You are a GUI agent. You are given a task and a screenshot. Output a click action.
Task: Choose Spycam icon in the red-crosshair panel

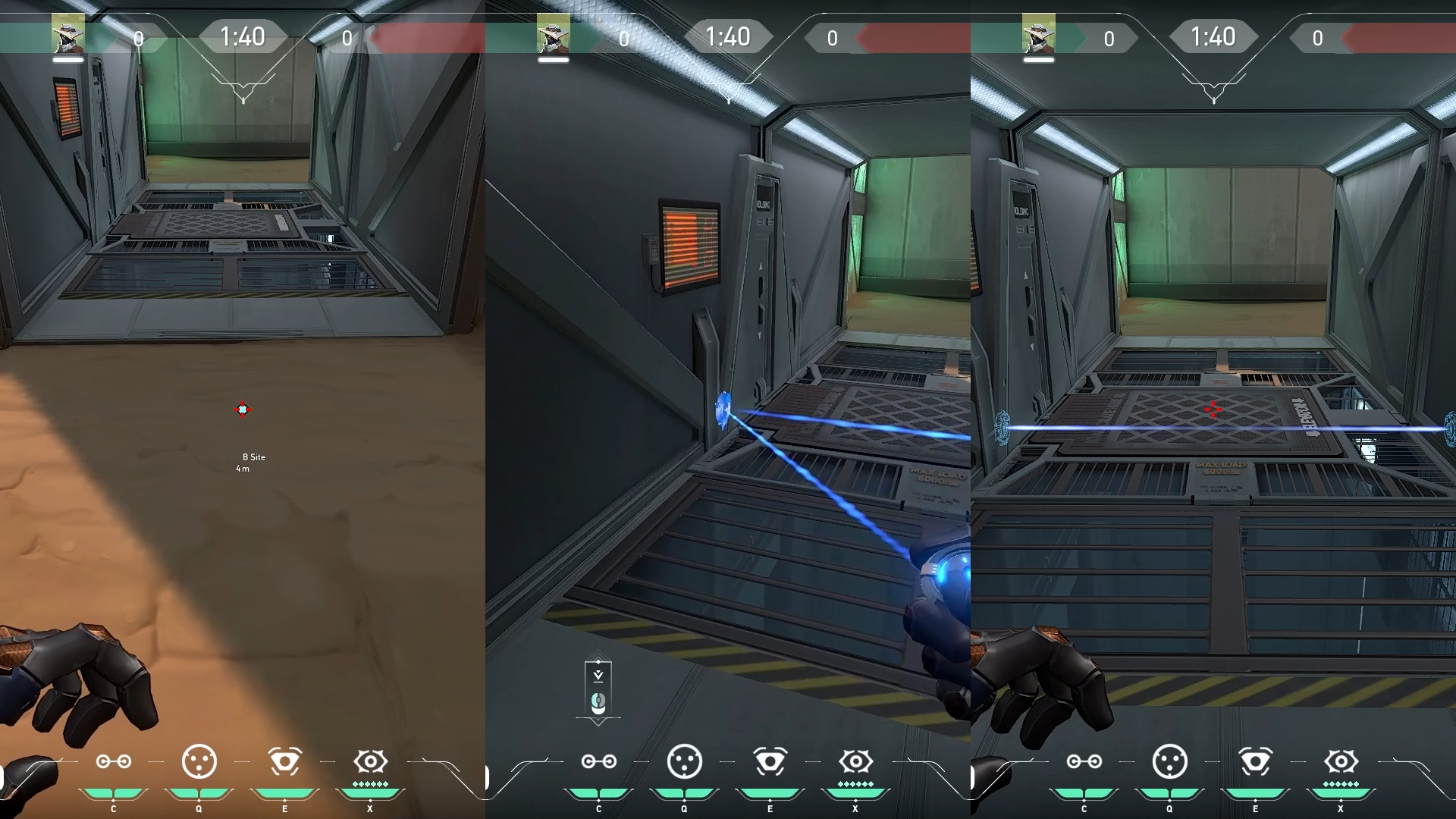click(x=1255, y=761)
